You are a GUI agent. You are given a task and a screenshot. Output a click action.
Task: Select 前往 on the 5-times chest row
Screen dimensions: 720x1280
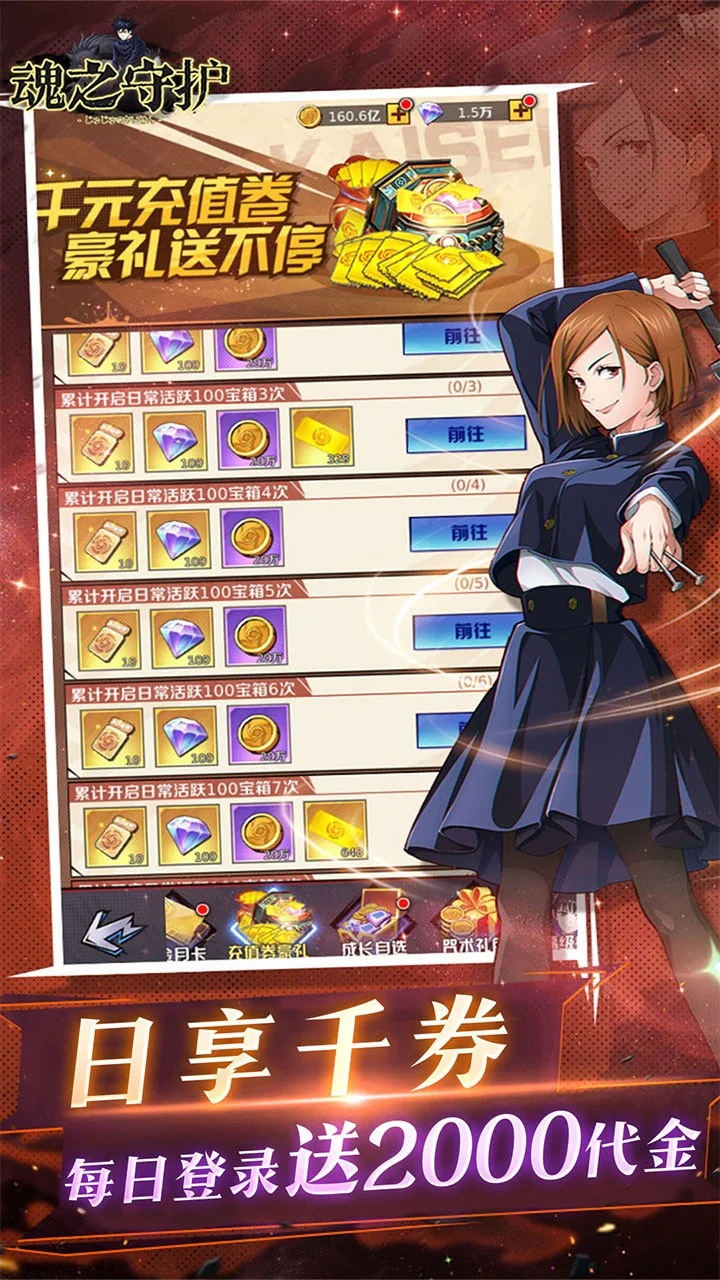pyautogui.click(x=471, y=632)
